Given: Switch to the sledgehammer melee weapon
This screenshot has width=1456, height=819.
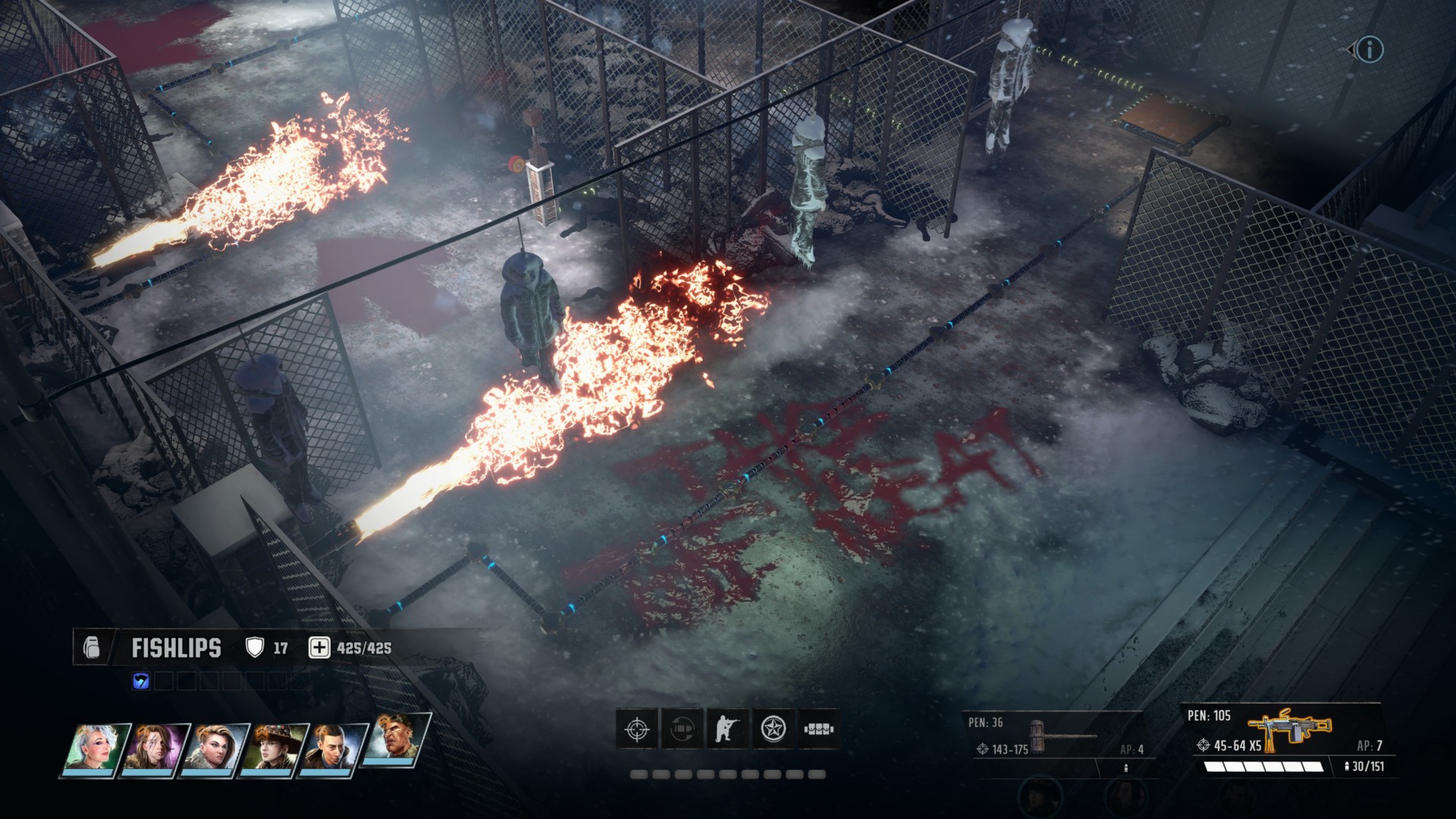Looking at the screenshot, I should pyautogui.click(x=1054, y=739).
